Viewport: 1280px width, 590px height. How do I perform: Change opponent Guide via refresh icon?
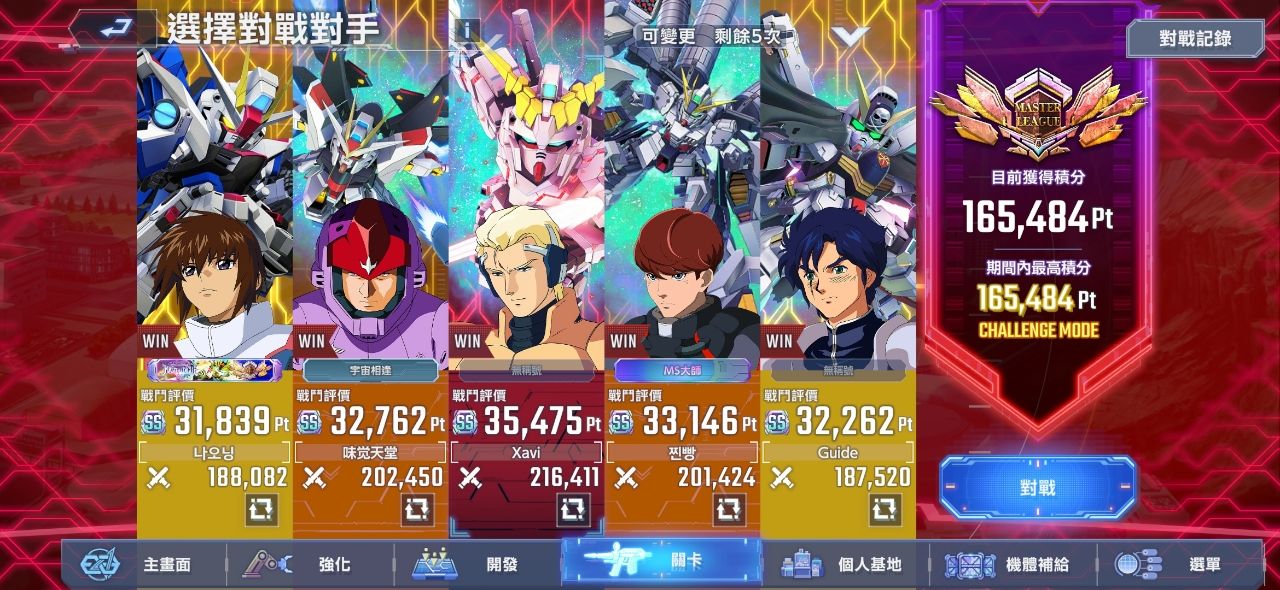(x=885, y=510)
